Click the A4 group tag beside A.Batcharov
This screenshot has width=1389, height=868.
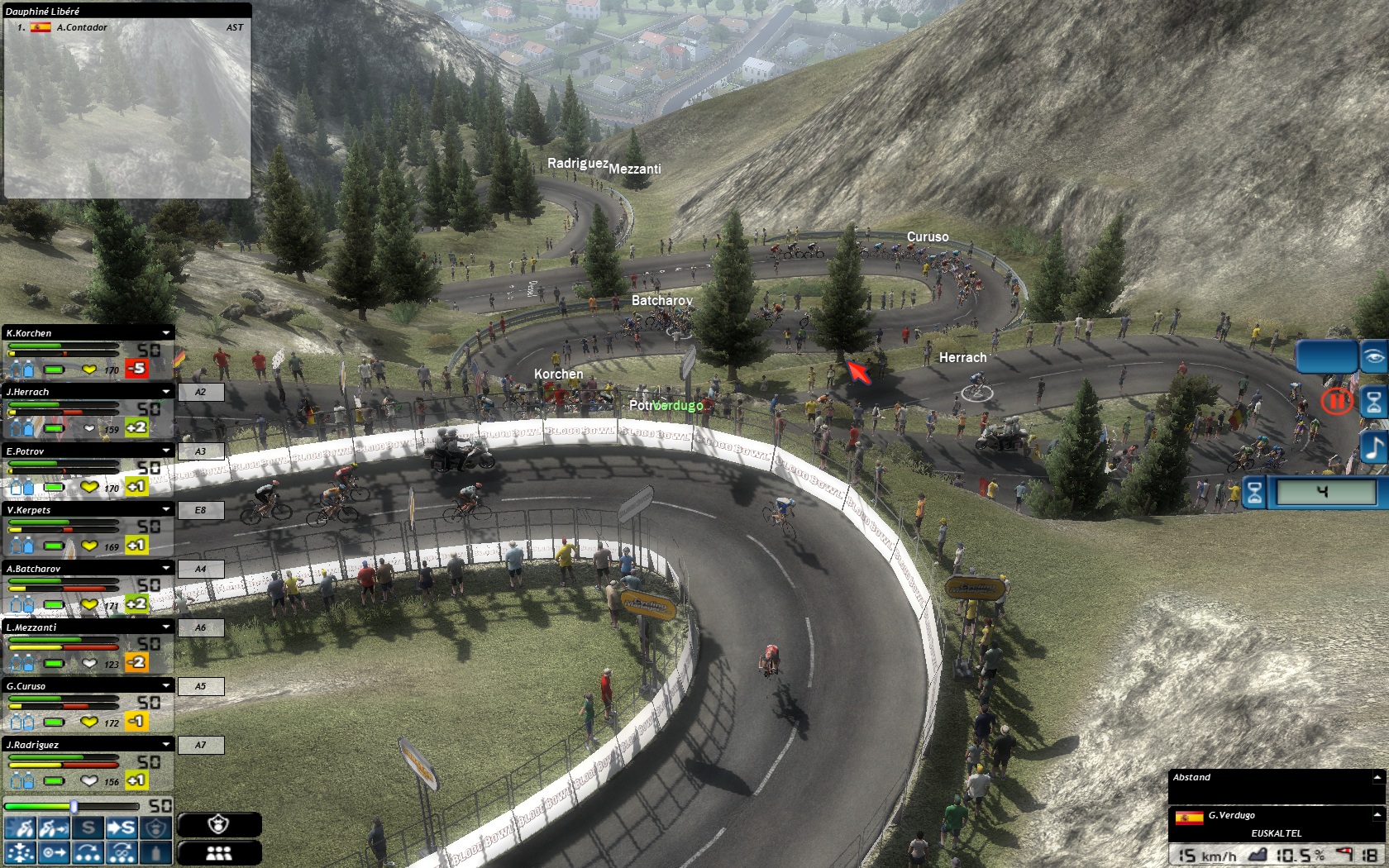200,569
